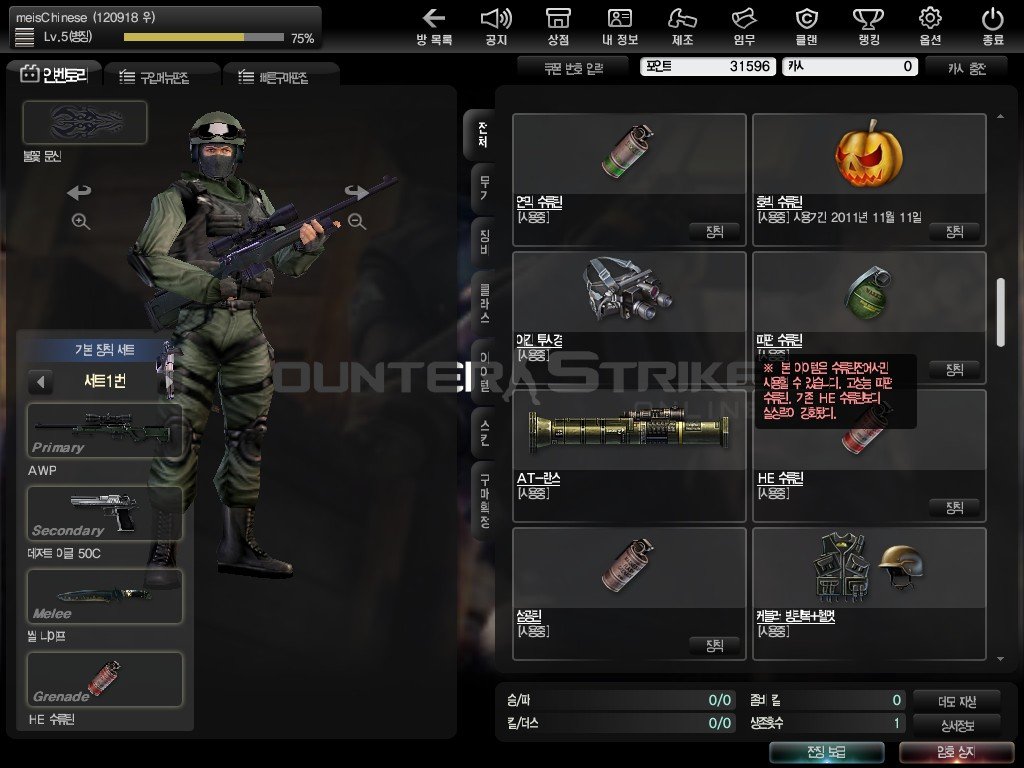Open the room list (방 목록)
Screen dimensions: 1024x768
(434, 26)
